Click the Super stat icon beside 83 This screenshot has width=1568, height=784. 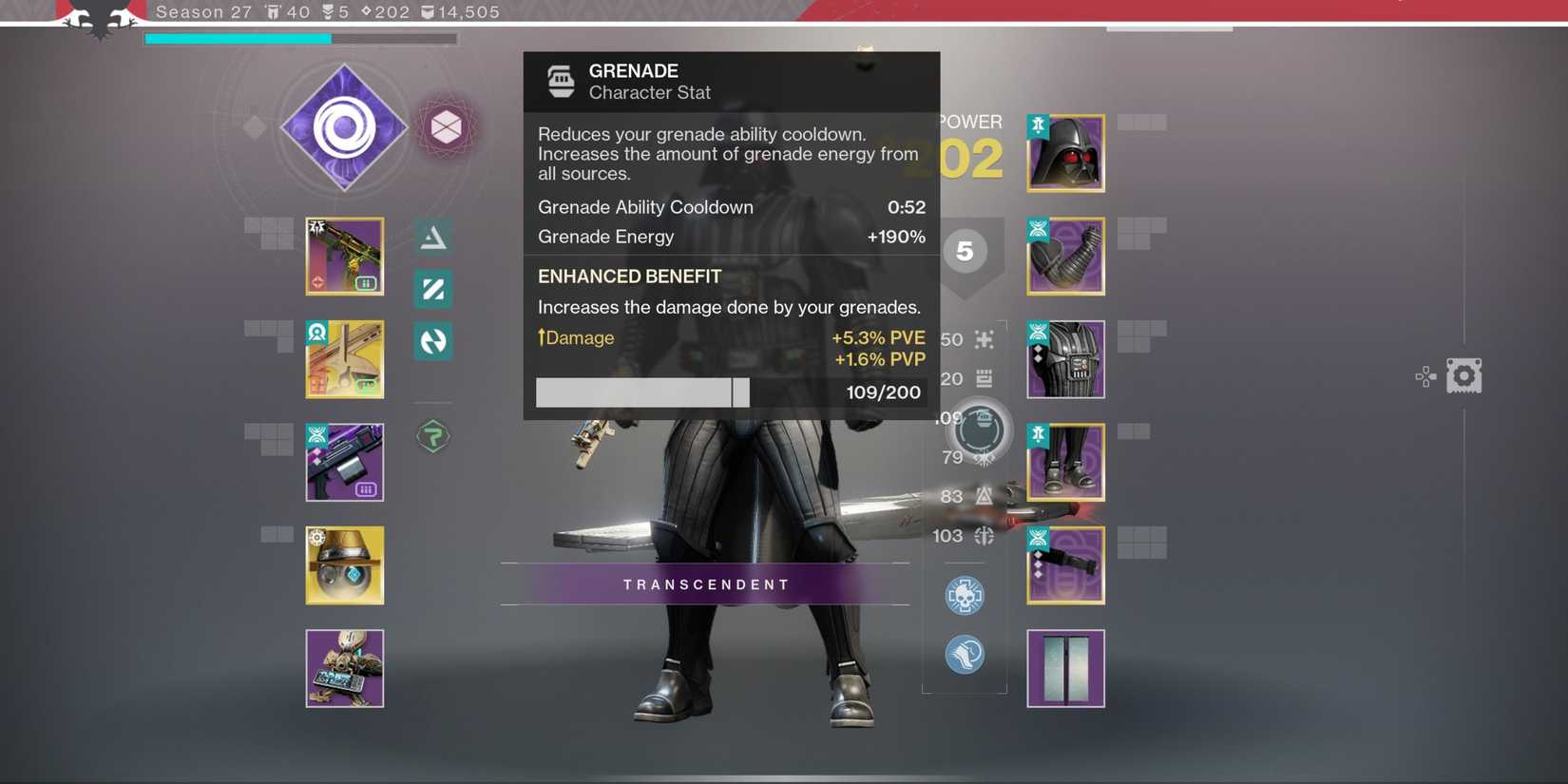click(x=984, y=495)
